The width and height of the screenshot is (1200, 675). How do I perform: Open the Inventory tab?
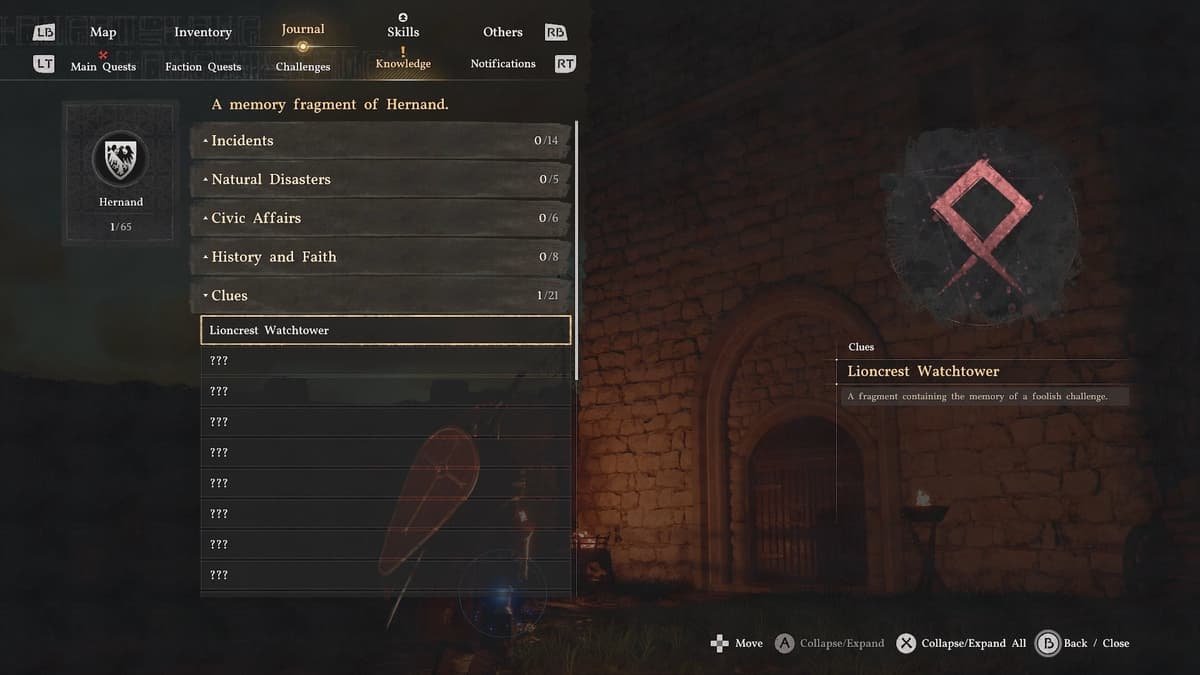(x=203, y=32)
